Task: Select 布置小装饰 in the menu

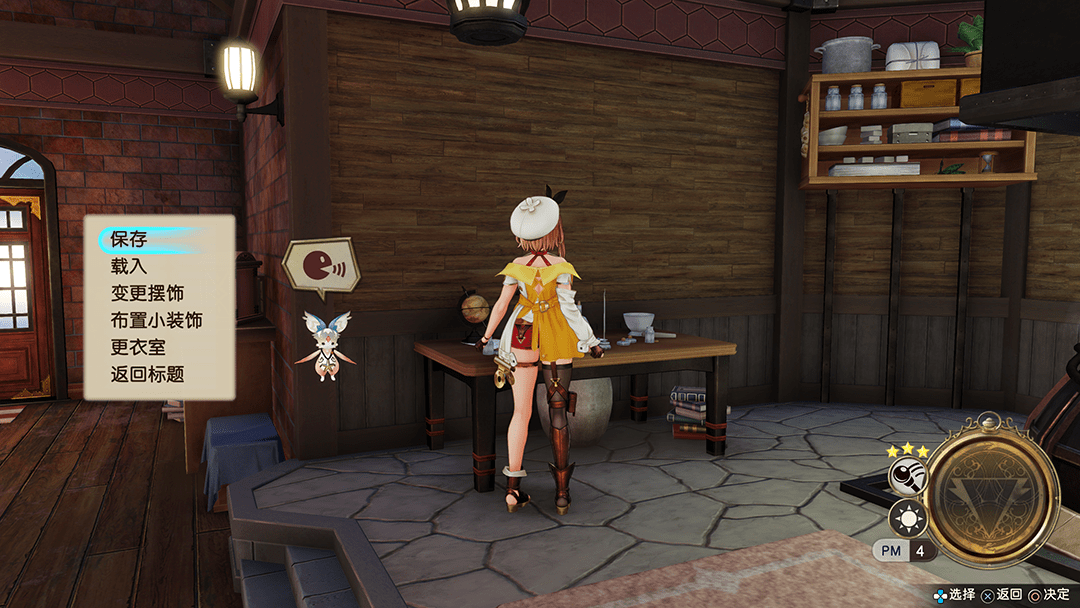Action: 156,321
